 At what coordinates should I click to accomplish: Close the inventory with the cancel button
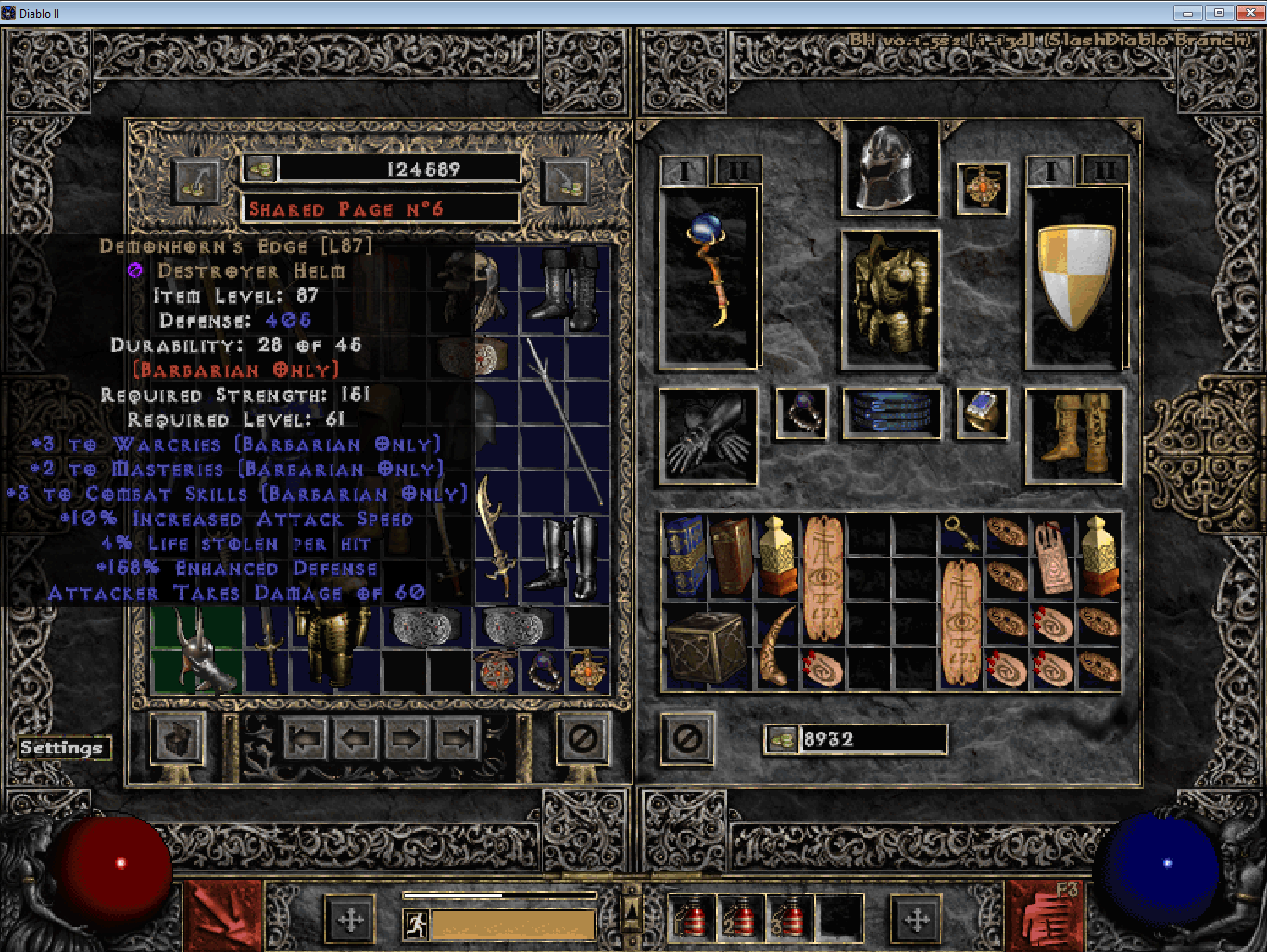coord(686,739)
